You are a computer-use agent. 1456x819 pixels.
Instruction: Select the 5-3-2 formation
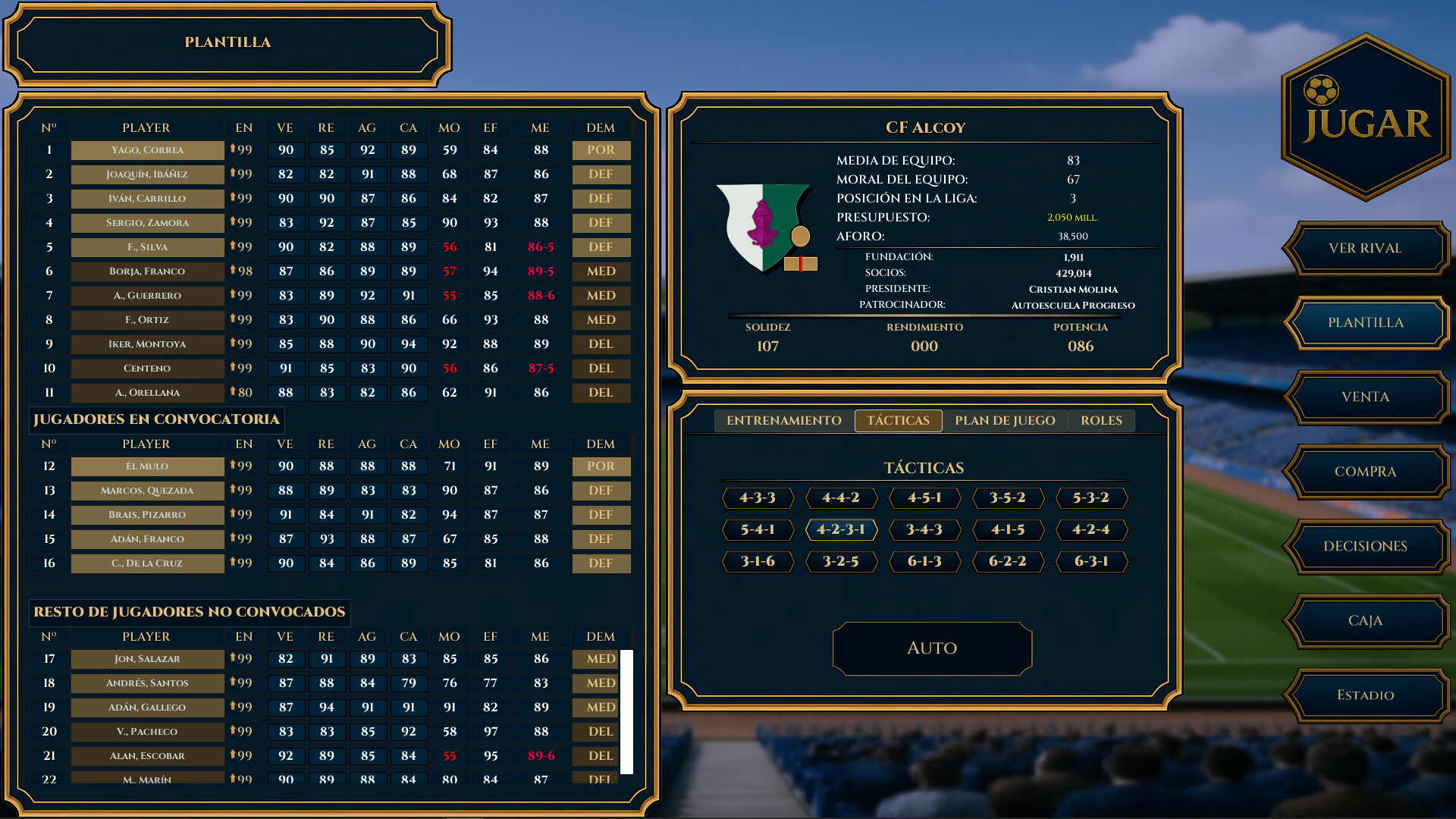[1092, 498]
